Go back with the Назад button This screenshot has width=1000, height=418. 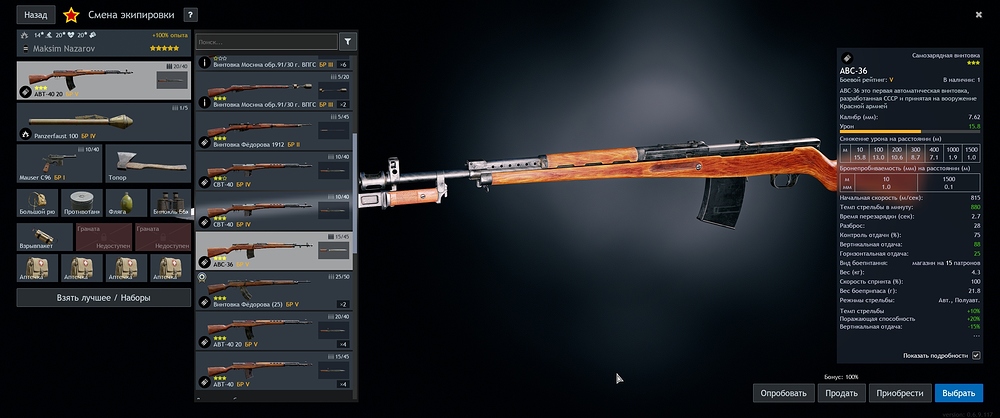35,15
